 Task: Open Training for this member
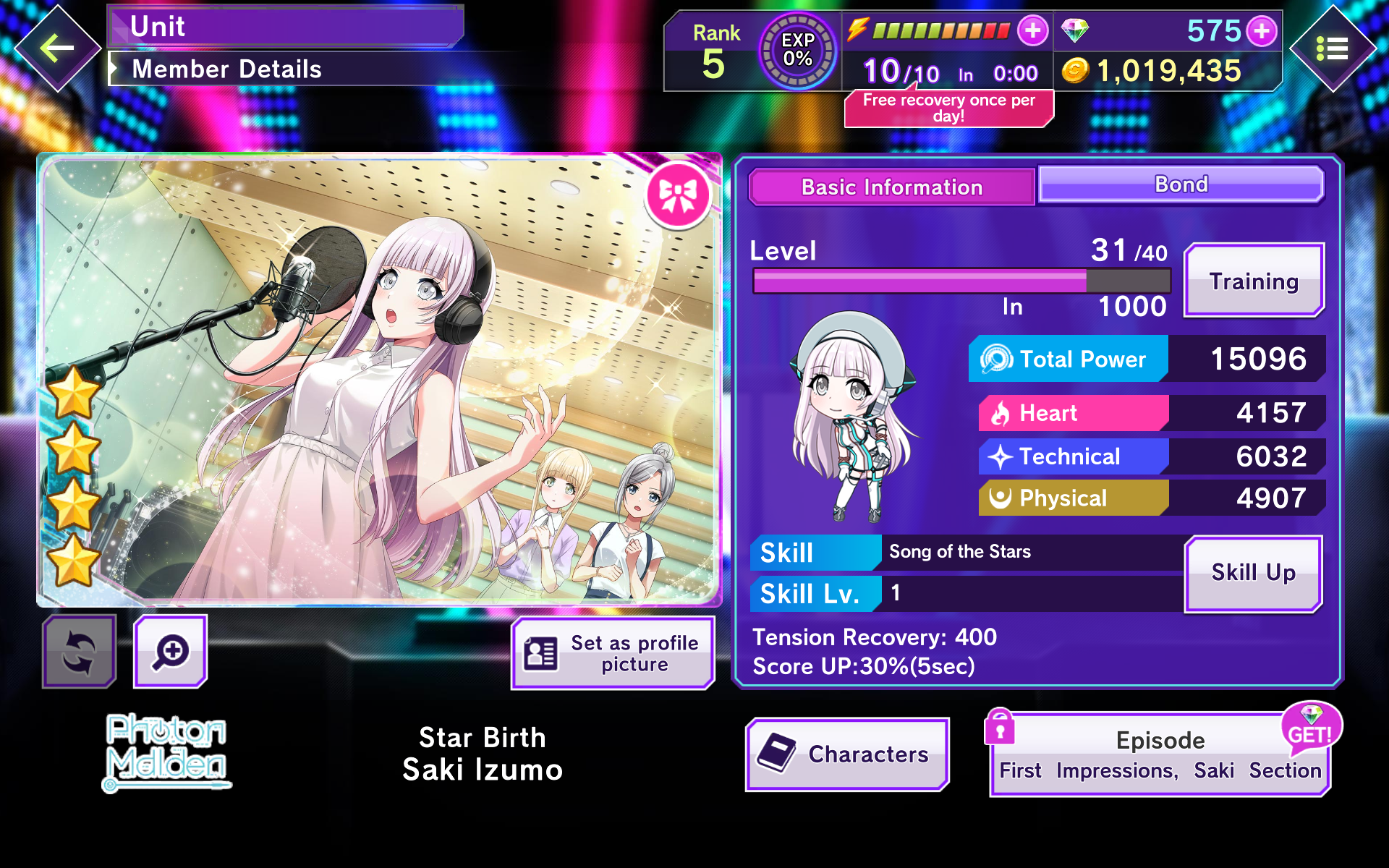(1254, 281)
